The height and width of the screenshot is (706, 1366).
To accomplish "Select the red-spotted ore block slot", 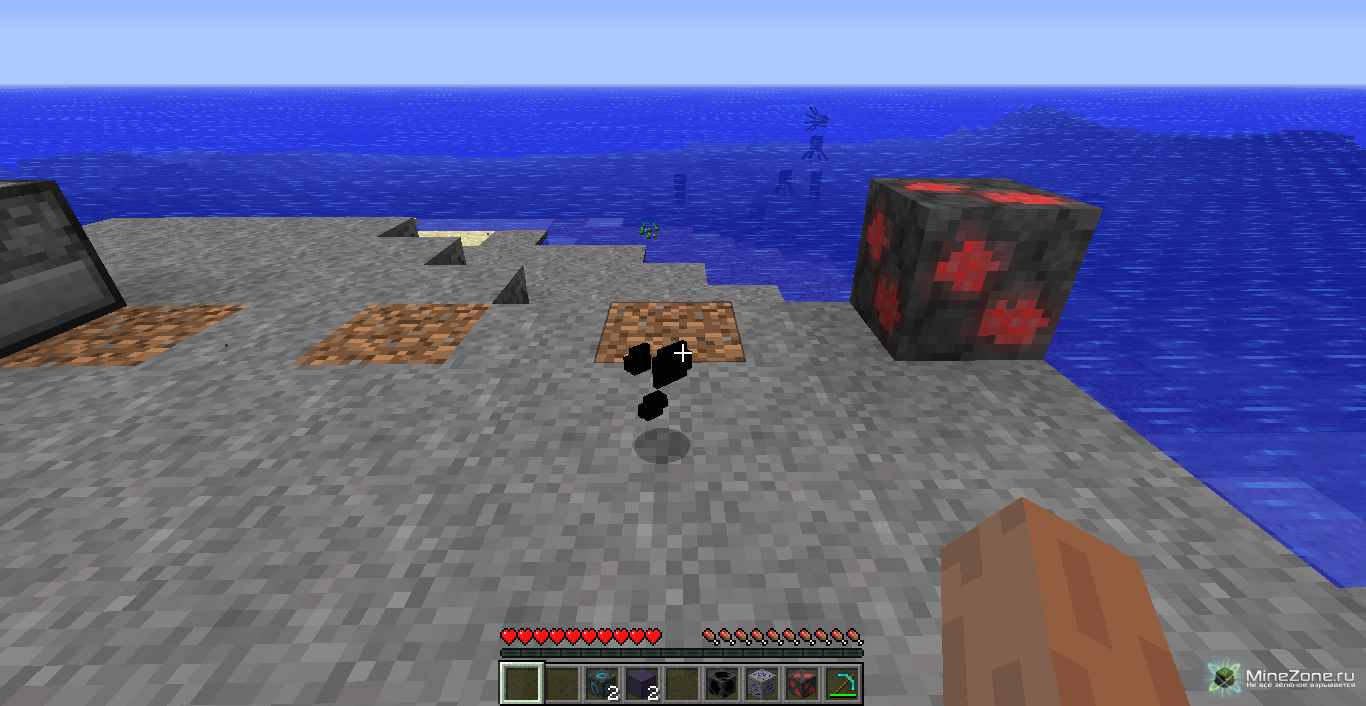I will click(802, 684).
